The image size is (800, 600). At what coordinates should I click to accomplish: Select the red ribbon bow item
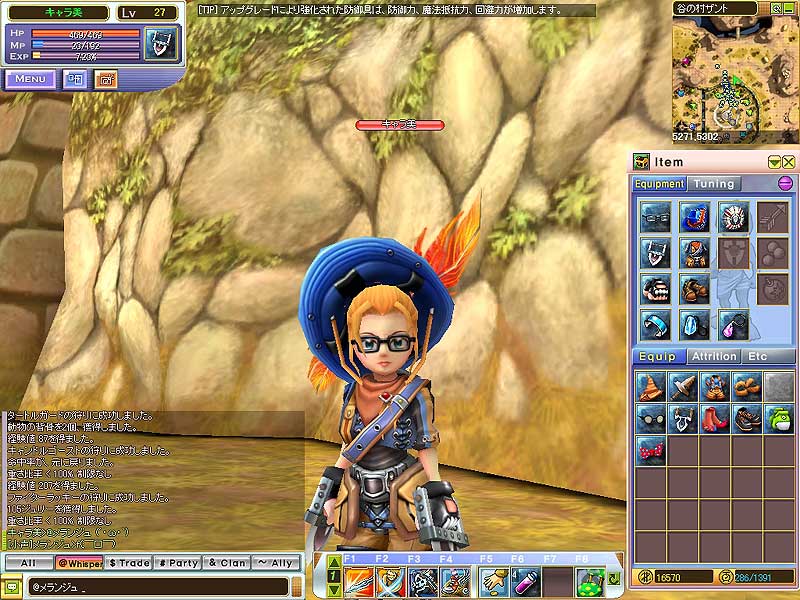click(x=652, y=451)
